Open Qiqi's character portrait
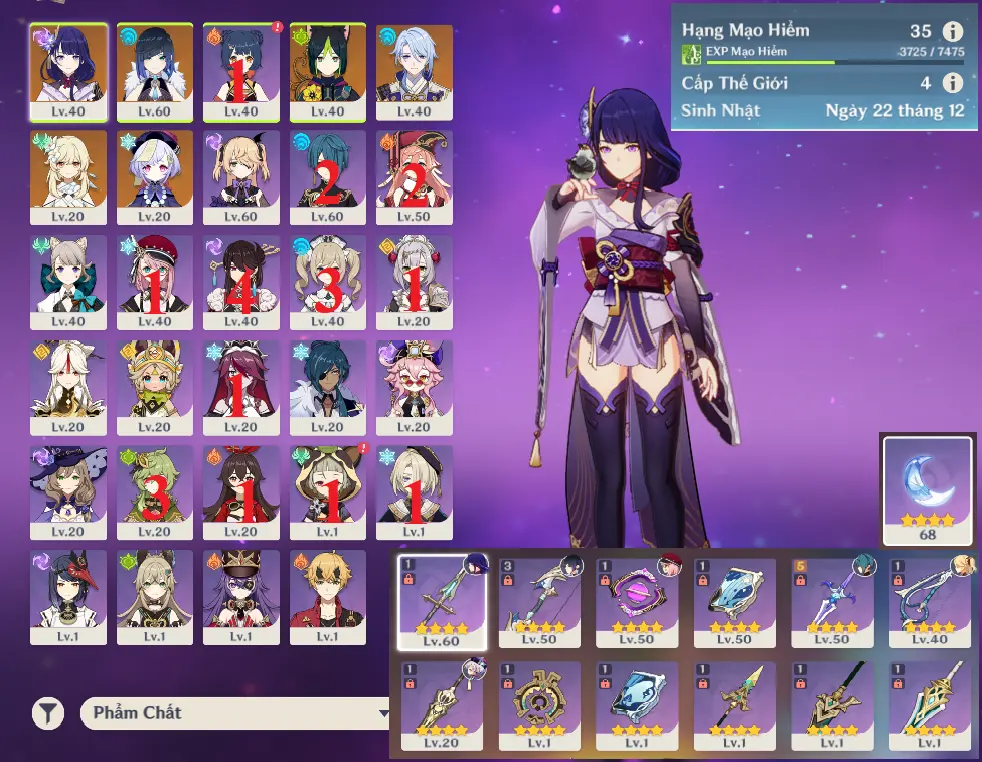 click(155, 177)
